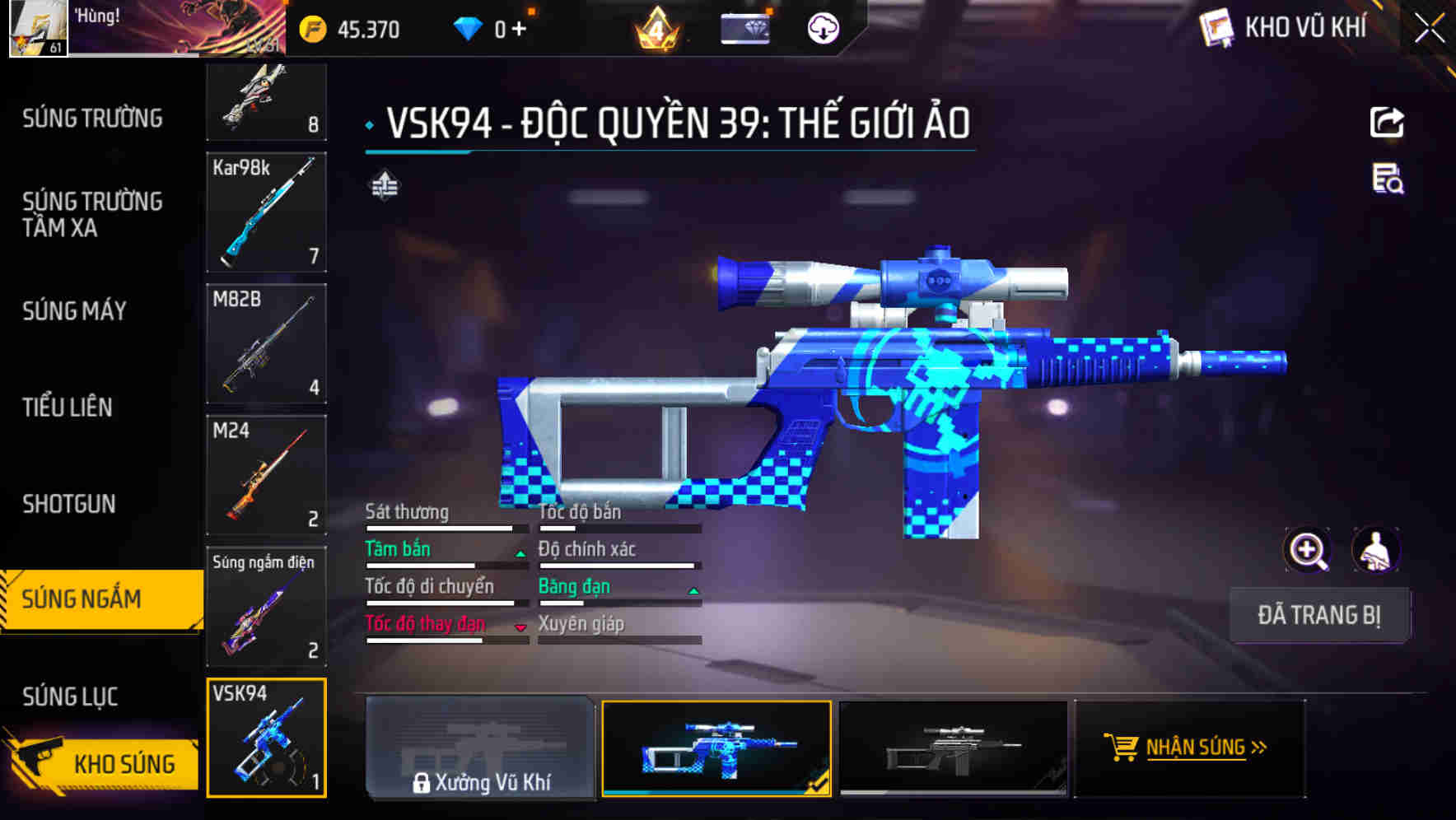The width and height of the screenshot is (1456, 820).
Task: Click the cloud download icon in the top bar
Action: [x=822, y=27]
